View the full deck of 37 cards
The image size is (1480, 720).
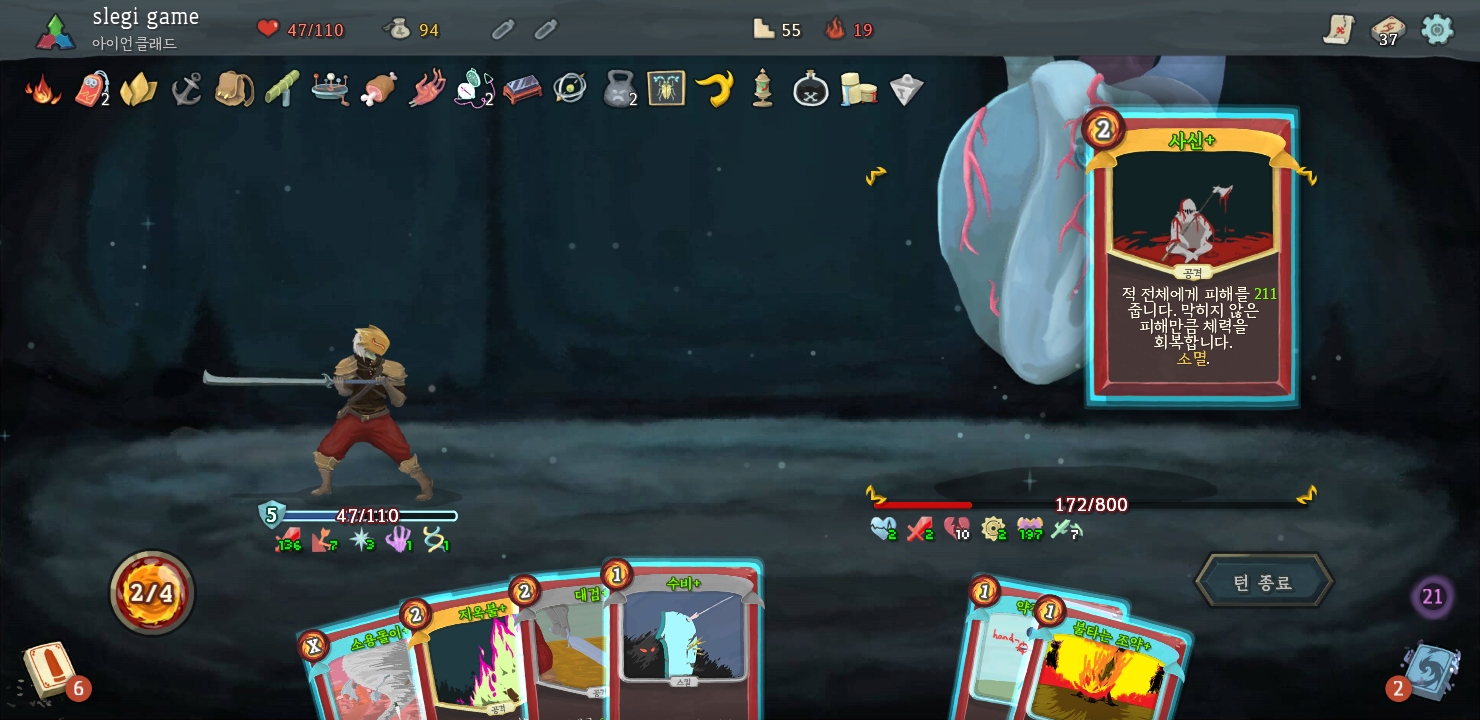coord(1387,30)
